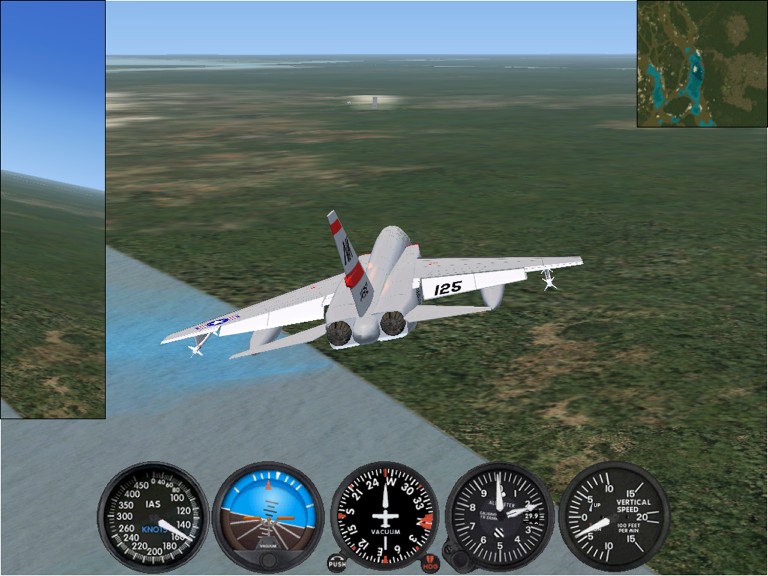Open the terrain minimap
768x576 pixels.
pyautogui.click(x=702, y=63)
